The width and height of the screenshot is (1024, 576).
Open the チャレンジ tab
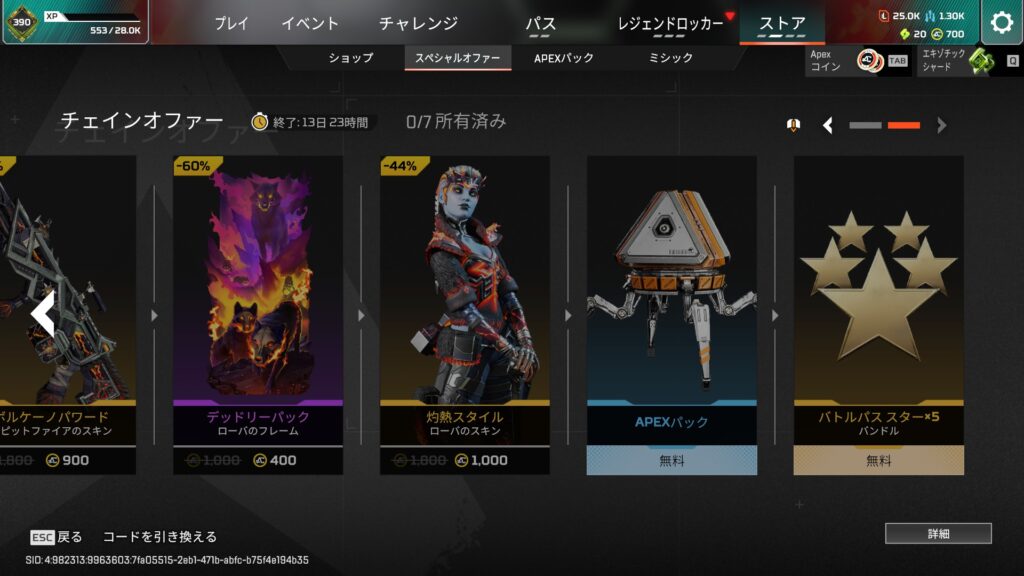418,23
